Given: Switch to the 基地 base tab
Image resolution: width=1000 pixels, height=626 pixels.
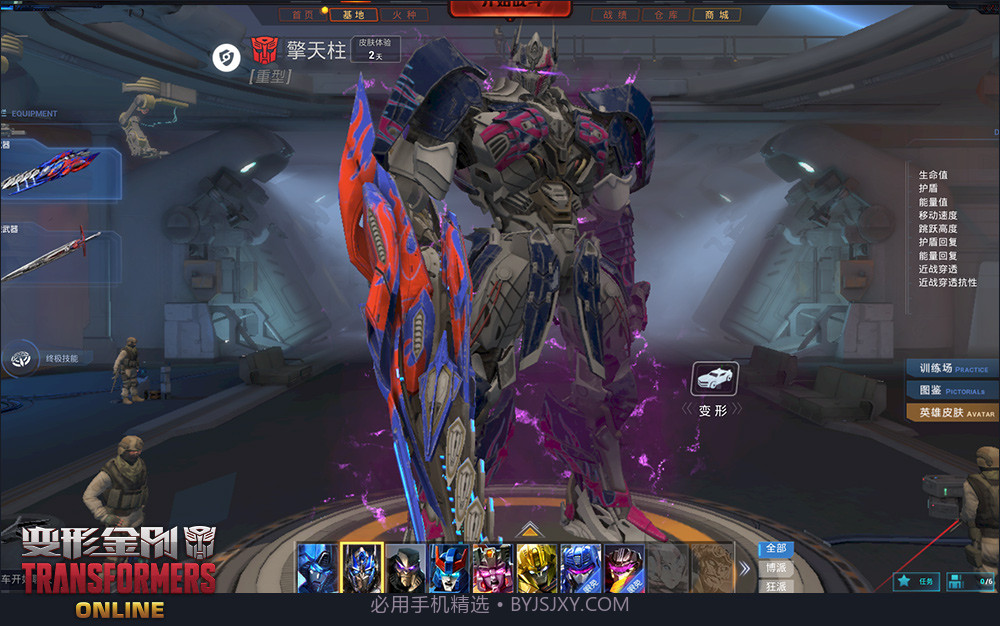Looking at the screenshot, I should (x=354, y=15).
